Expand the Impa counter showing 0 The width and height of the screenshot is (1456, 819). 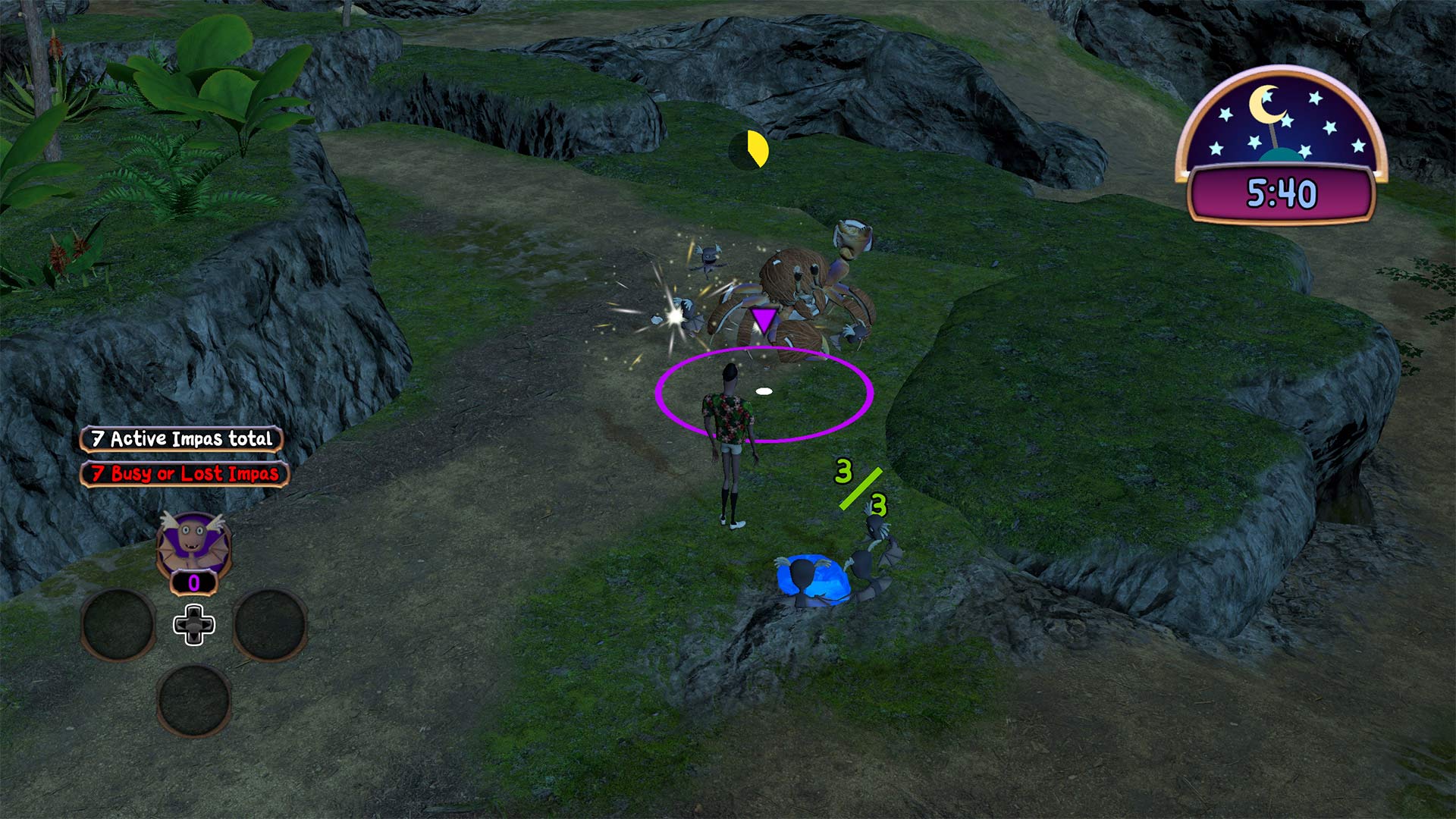point(193,584)
